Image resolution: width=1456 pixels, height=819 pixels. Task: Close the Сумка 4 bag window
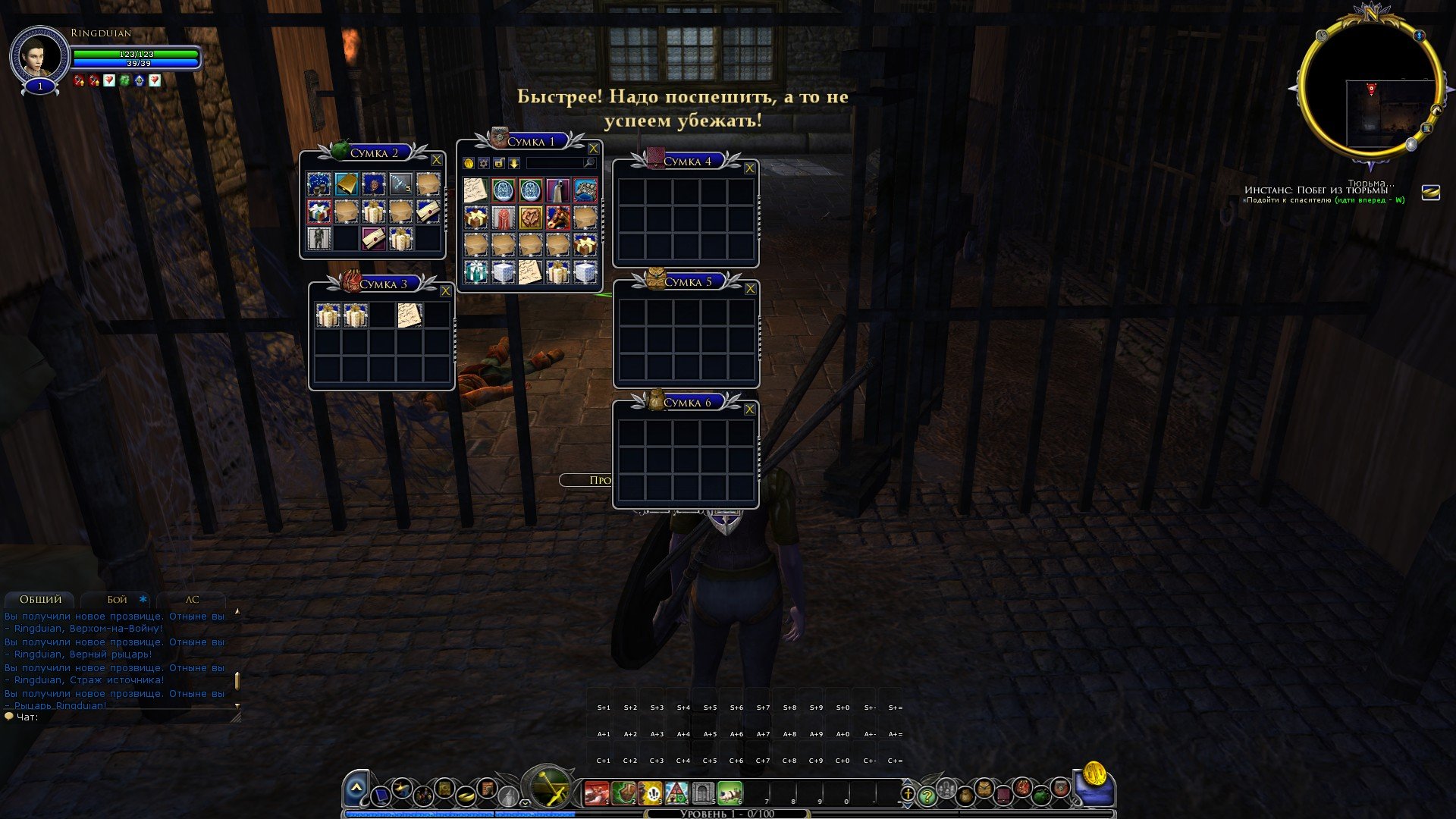click(x=749, y=168)
